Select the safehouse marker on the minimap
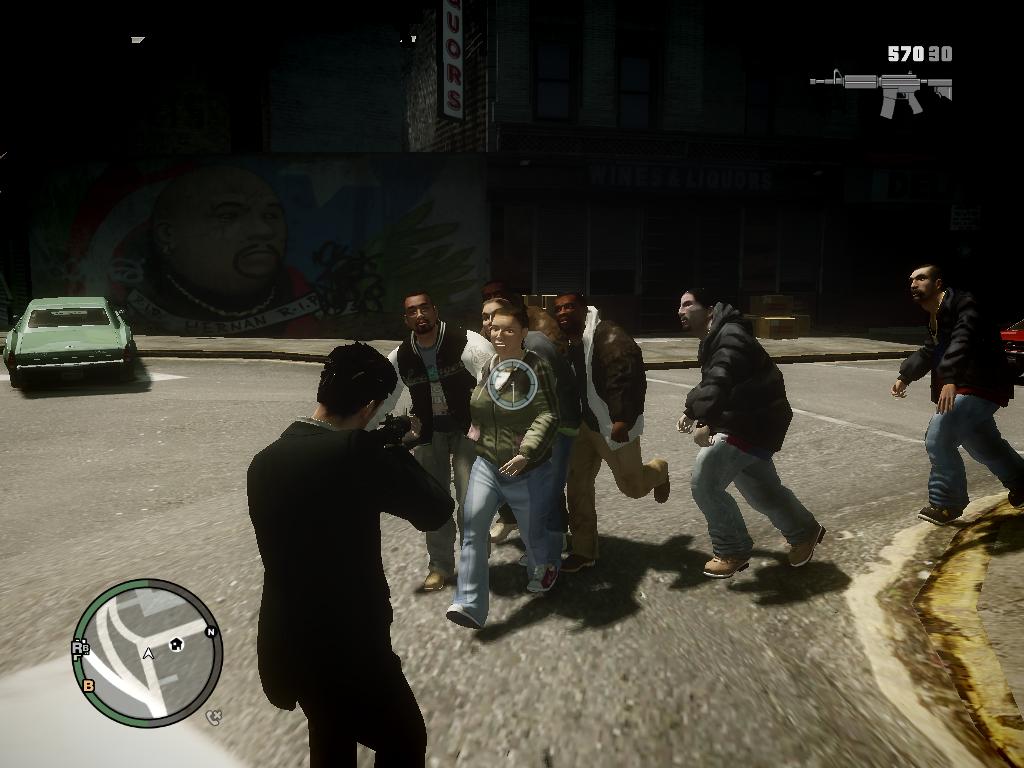This screenshot has height=768, width=1024. coord(176,644)
